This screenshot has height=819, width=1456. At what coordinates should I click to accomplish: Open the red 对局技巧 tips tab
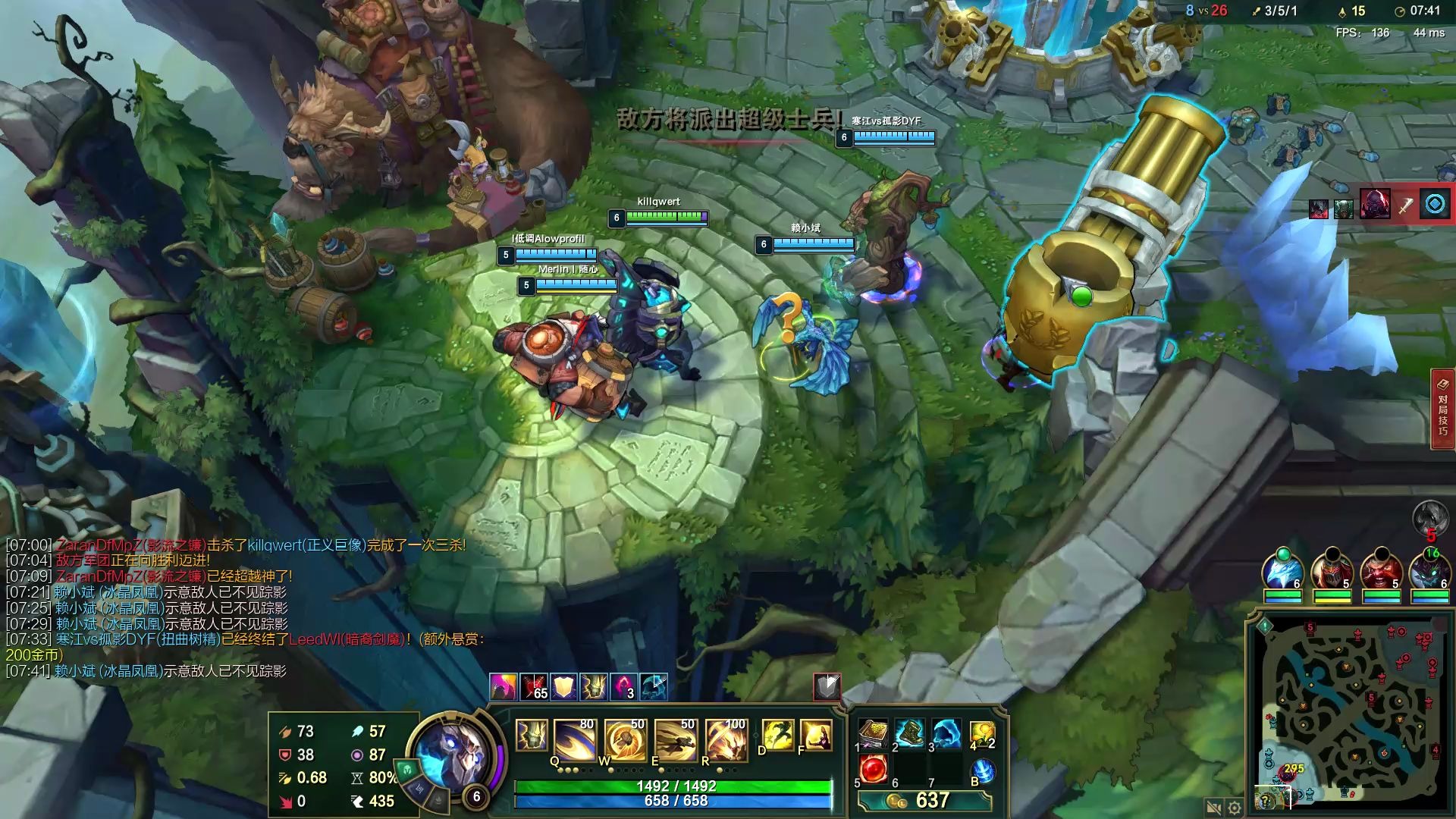[1442, 409]
